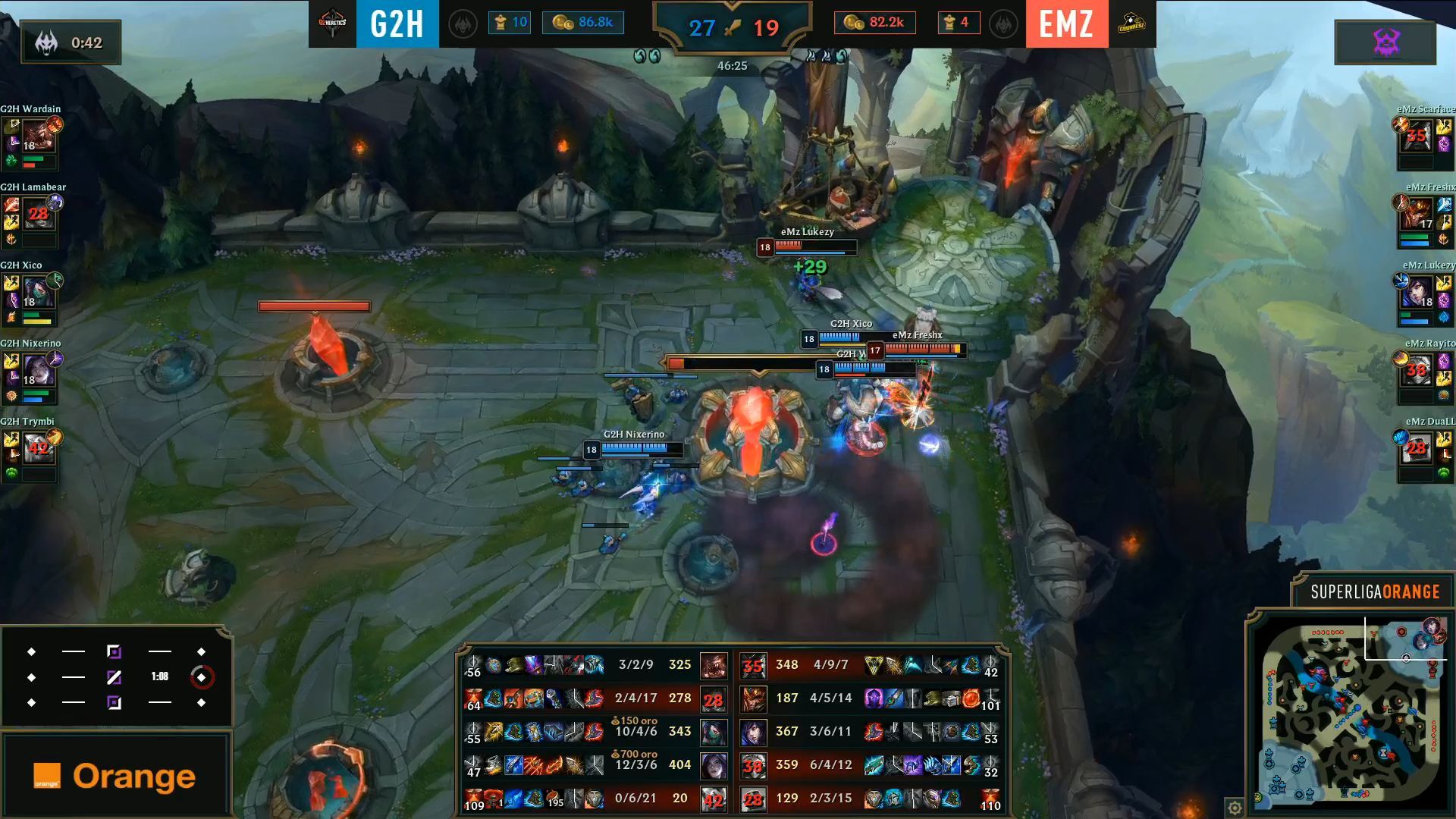The width and height of the screenshot is (1456, 819).
Task: Click the purple dragon icon in the top-right panel
Action: click(1385, 42)
